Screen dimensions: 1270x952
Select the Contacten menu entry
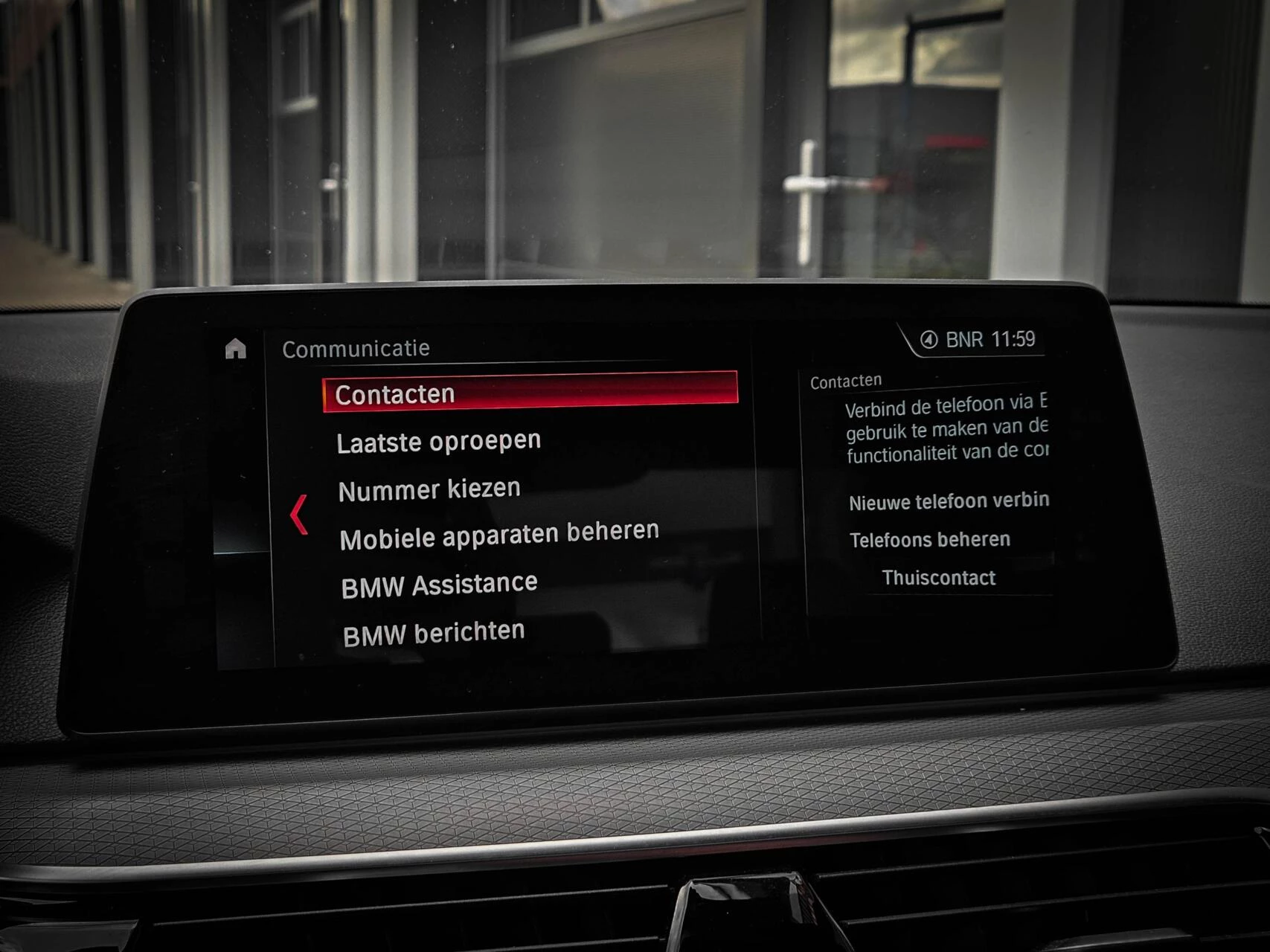coord(530,392)
